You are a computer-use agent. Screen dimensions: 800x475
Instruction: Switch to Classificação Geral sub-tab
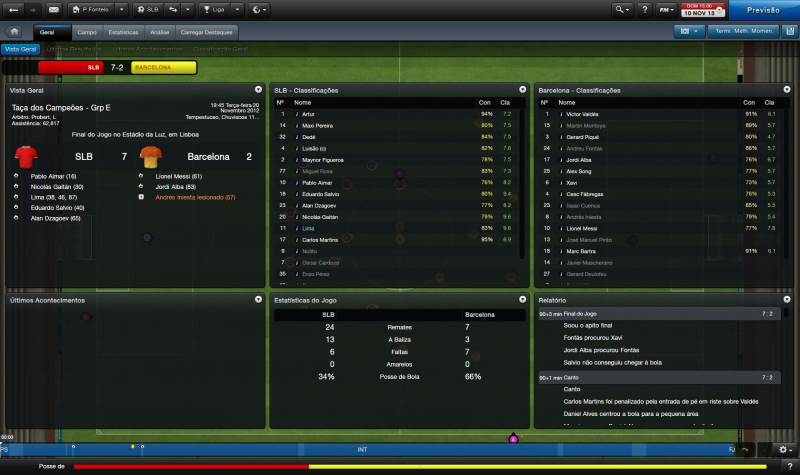219,48
